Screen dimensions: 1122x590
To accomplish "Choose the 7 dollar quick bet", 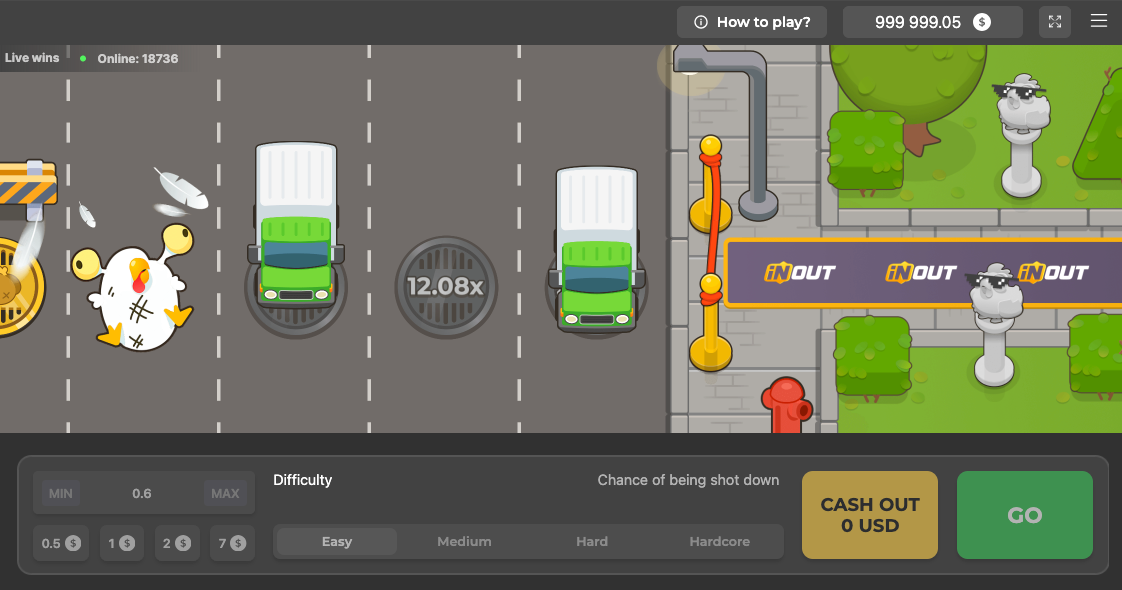I will 232,543.
